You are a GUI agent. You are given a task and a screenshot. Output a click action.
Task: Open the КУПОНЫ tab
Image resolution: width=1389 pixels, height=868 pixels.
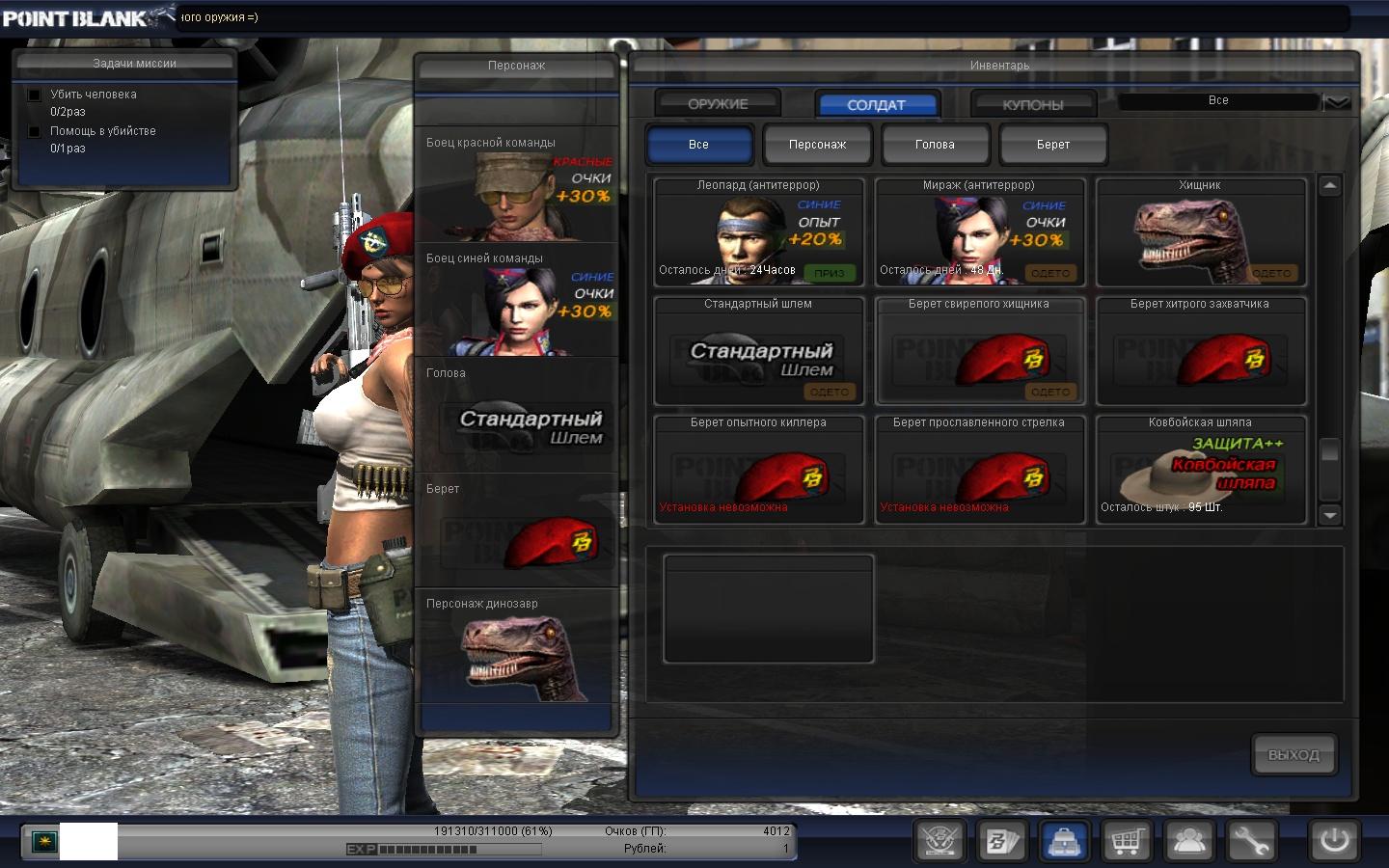pos(1032,104)
